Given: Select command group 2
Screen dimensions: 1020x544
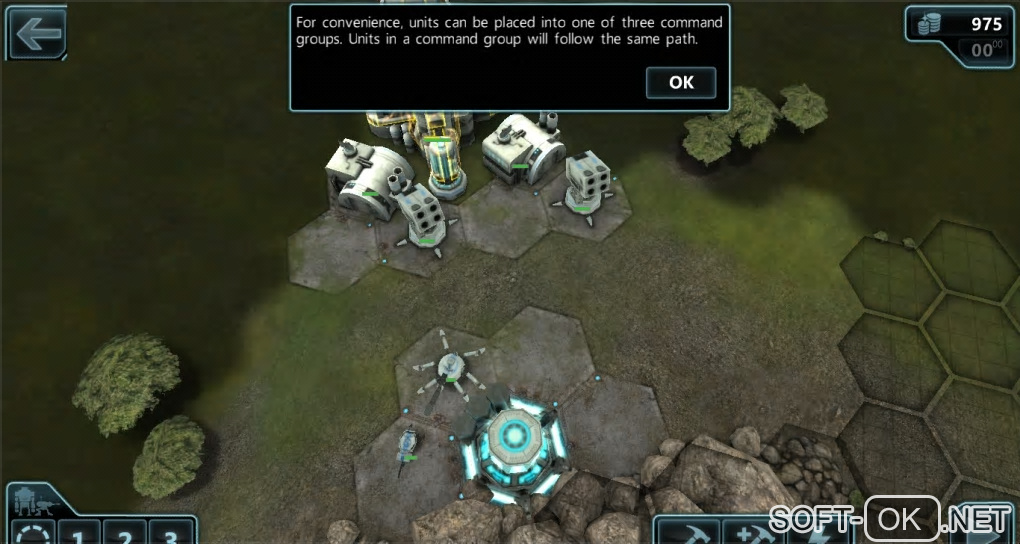Looking at the screenshot, I should coord(125,535).
